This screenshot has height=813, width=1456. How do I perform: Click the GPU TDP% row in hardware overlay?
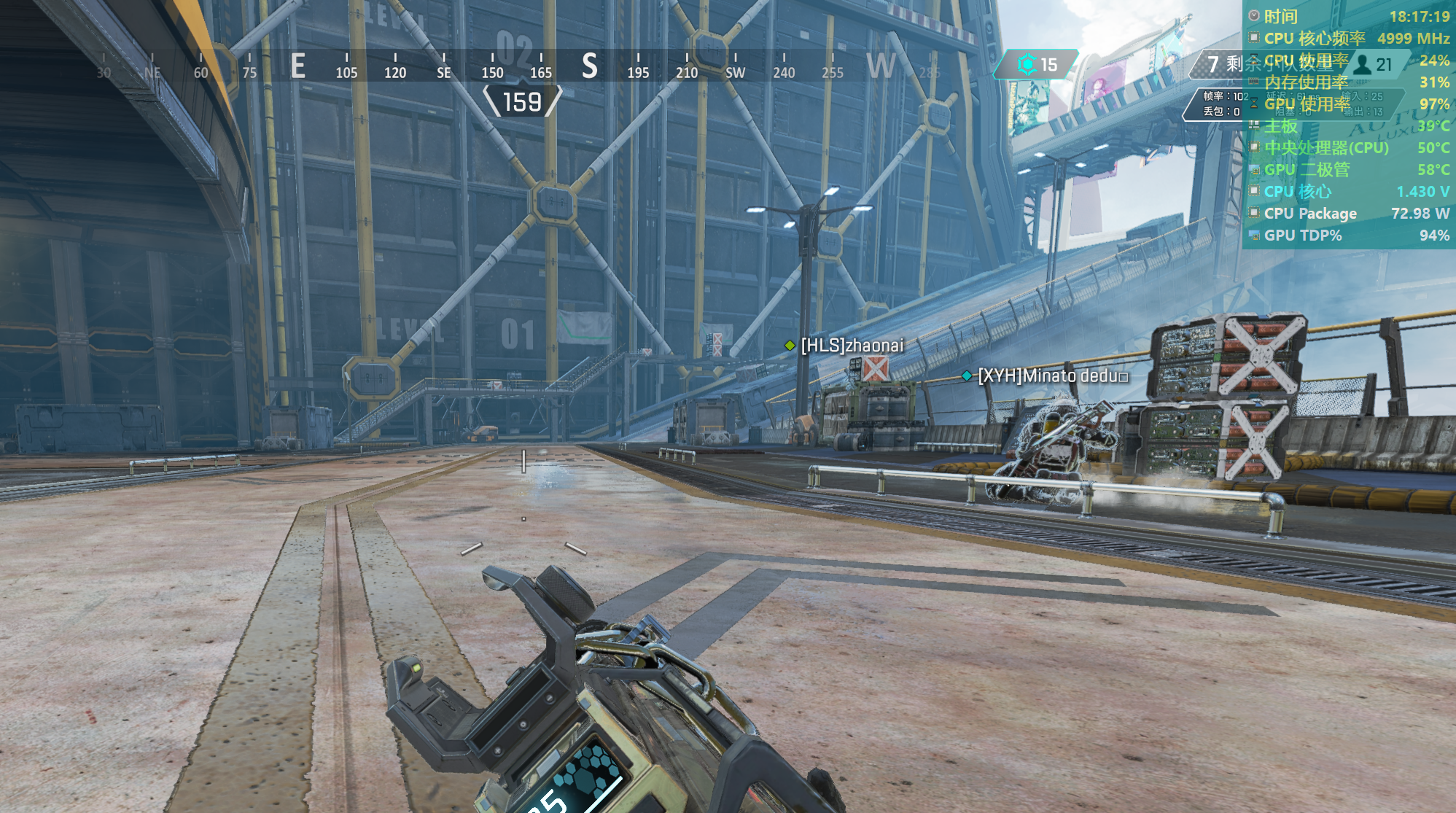(1349, 236)
